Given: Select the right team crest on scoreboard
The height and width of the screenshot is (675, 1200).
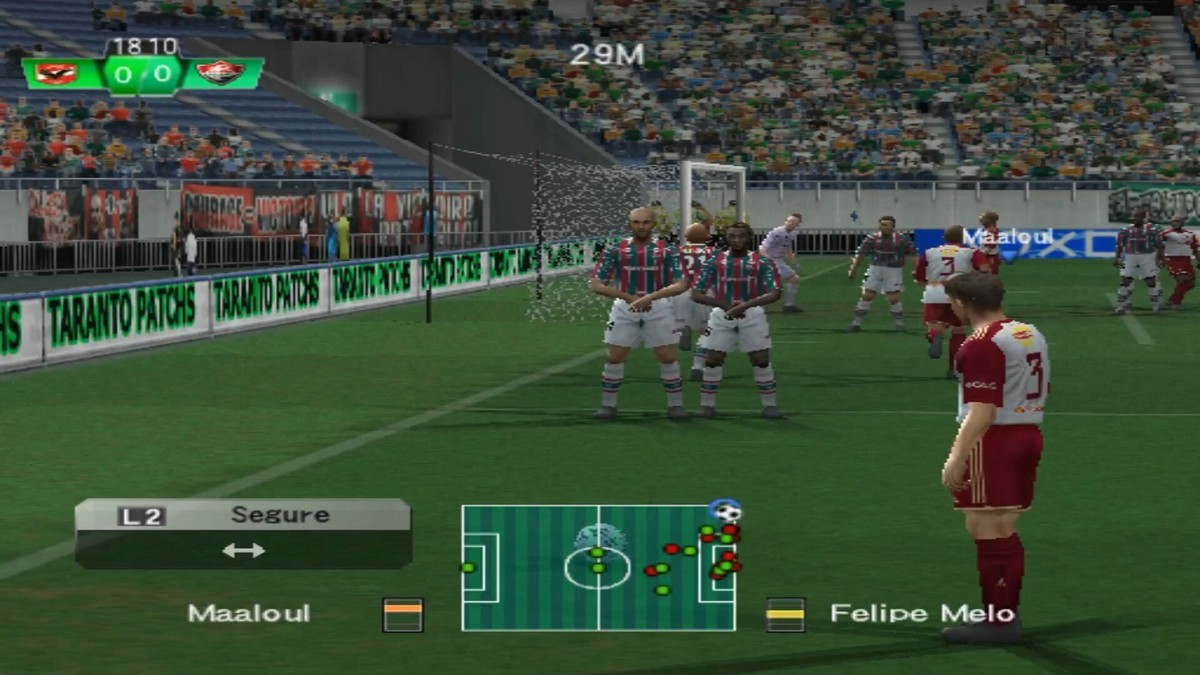Looking at the screenshot, I should point(219,73).
